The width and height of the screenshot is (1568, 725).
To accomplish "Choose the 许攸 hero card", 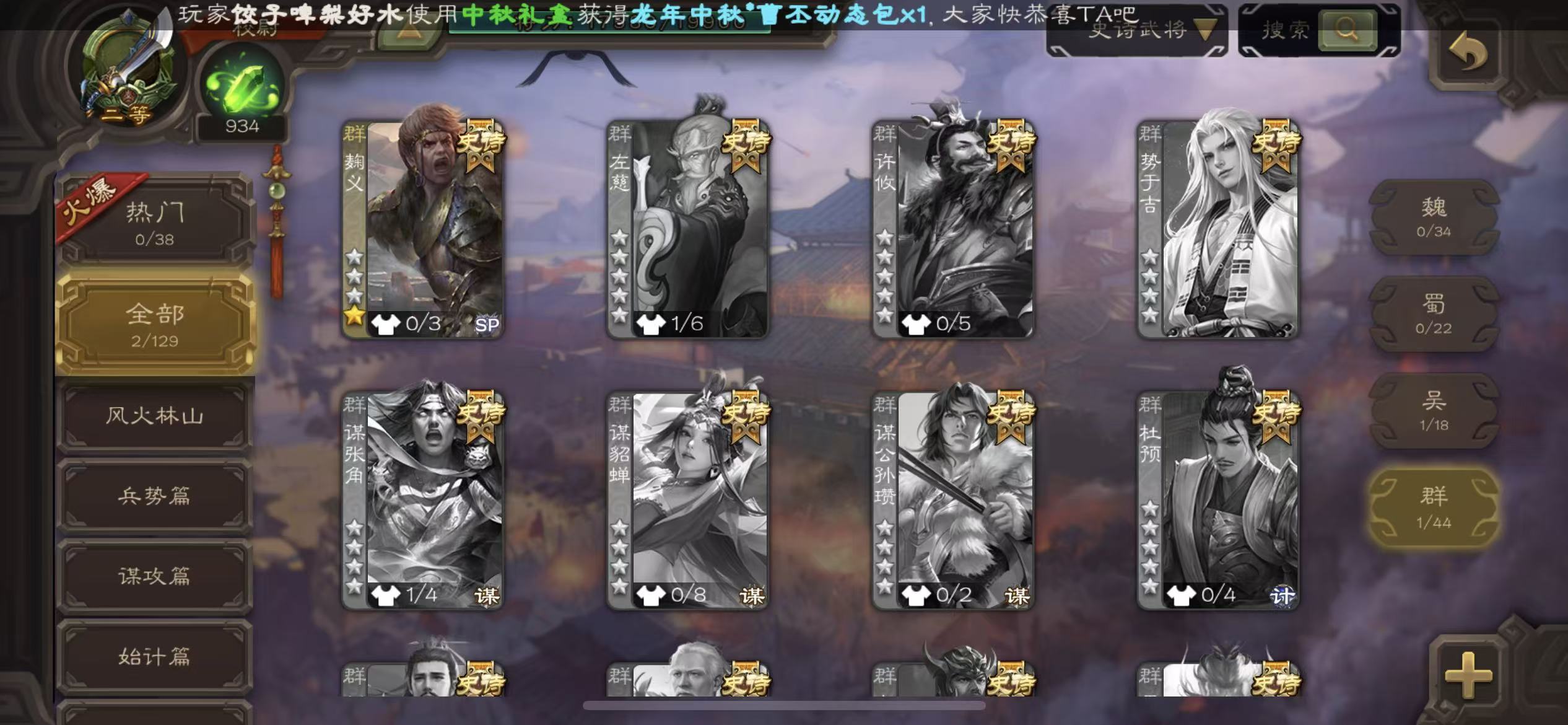I will click(954, 229).
